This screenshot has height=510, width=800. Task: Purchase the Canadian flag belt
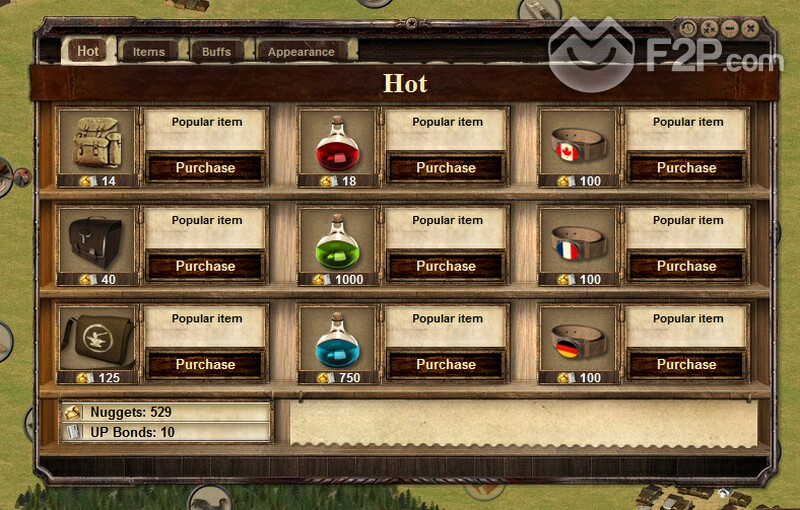coord(686,168)
